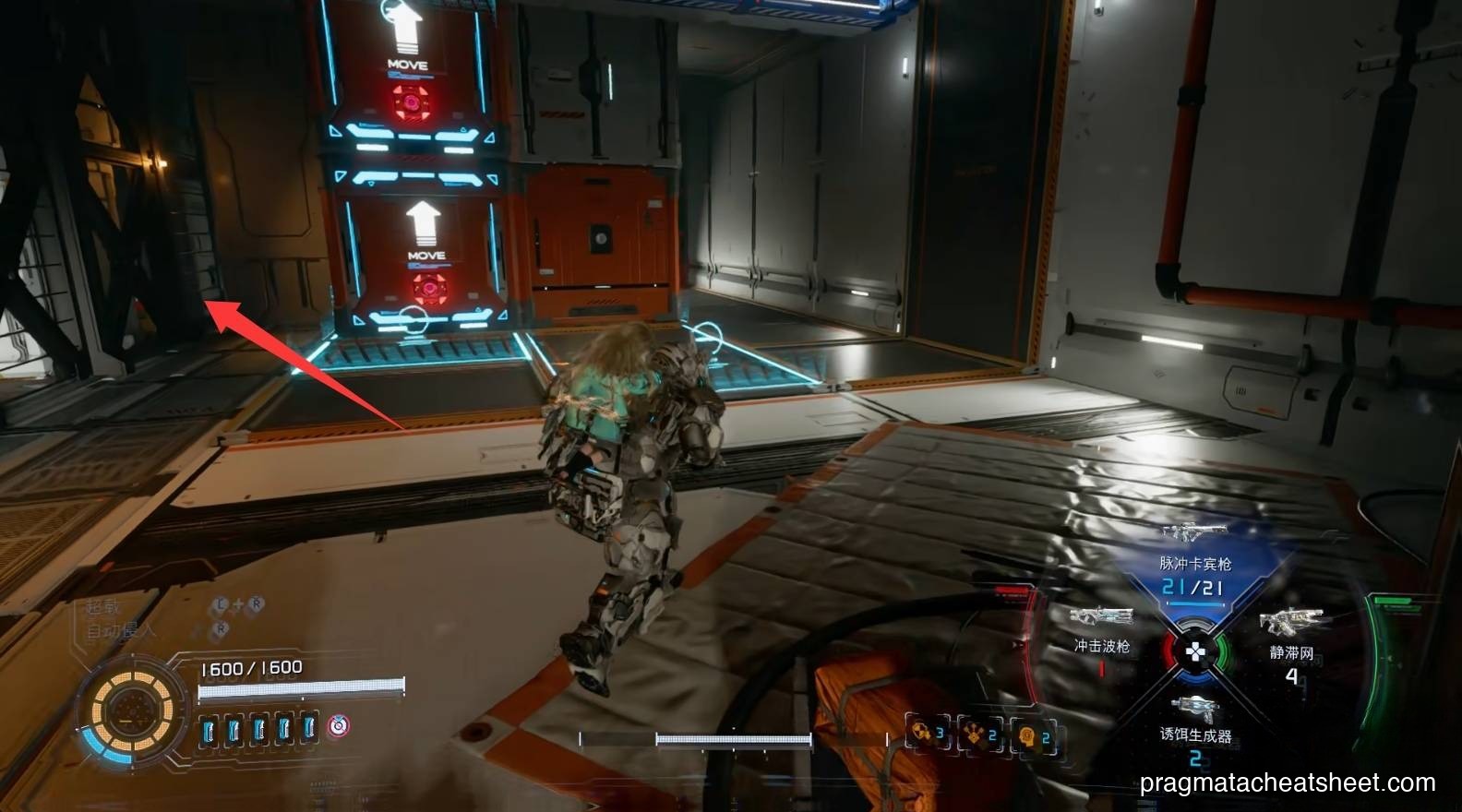Click the weapon wheel center d-pad icon
The image size is (1462, 812).
(x=1195, y=652)
